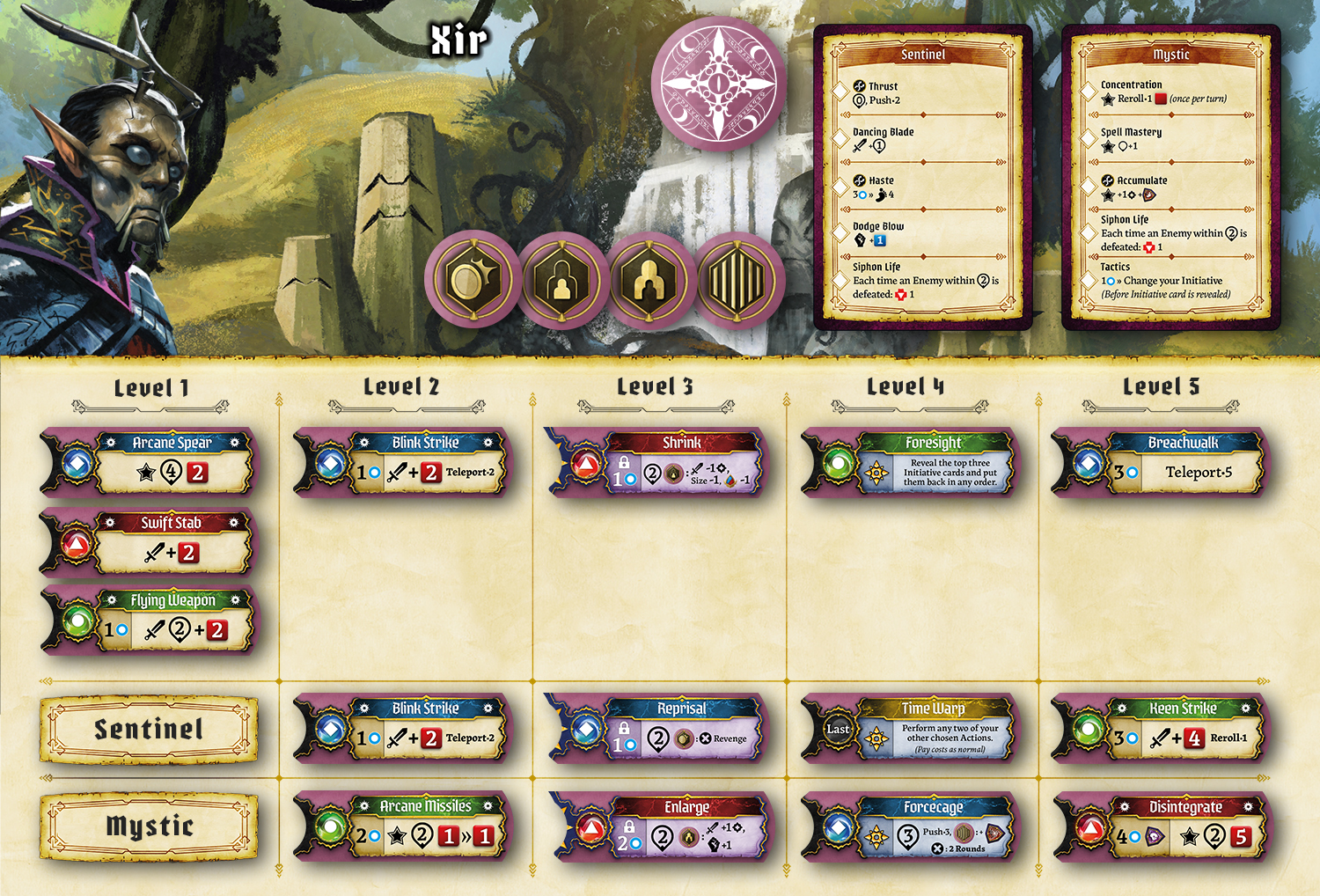Open the Mystic skill list card
1320x896 pixels.
click(1170, 176)
